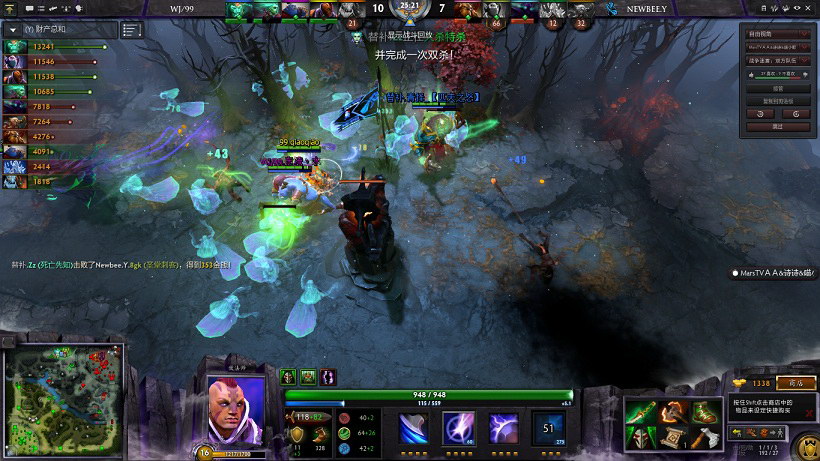
Task: Select the Anti-Mage hero portrait
Action: click(235, 410)
